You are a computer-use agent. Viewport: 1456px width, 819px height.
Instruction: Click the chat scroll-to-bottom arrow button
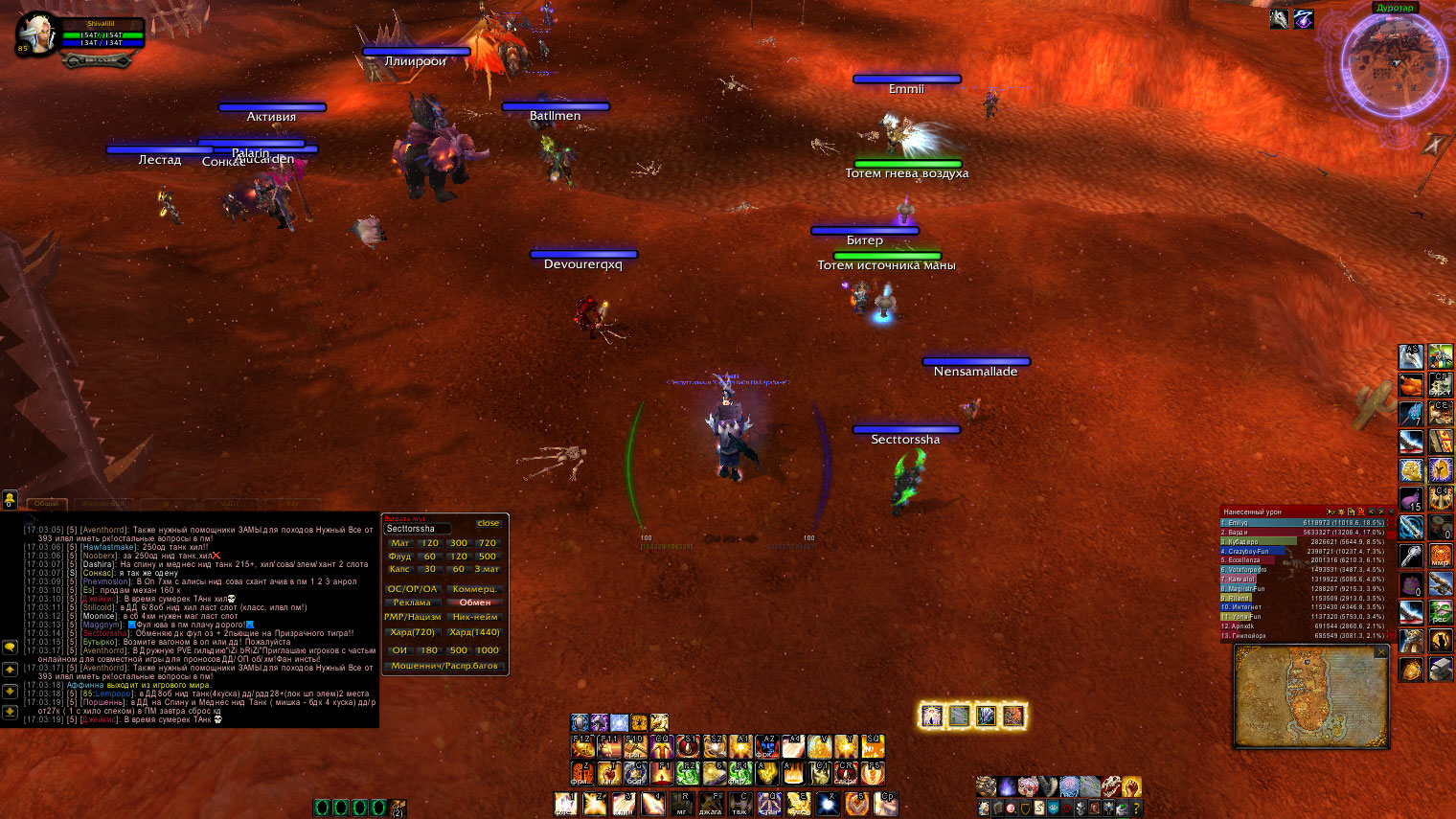point(10,712)
